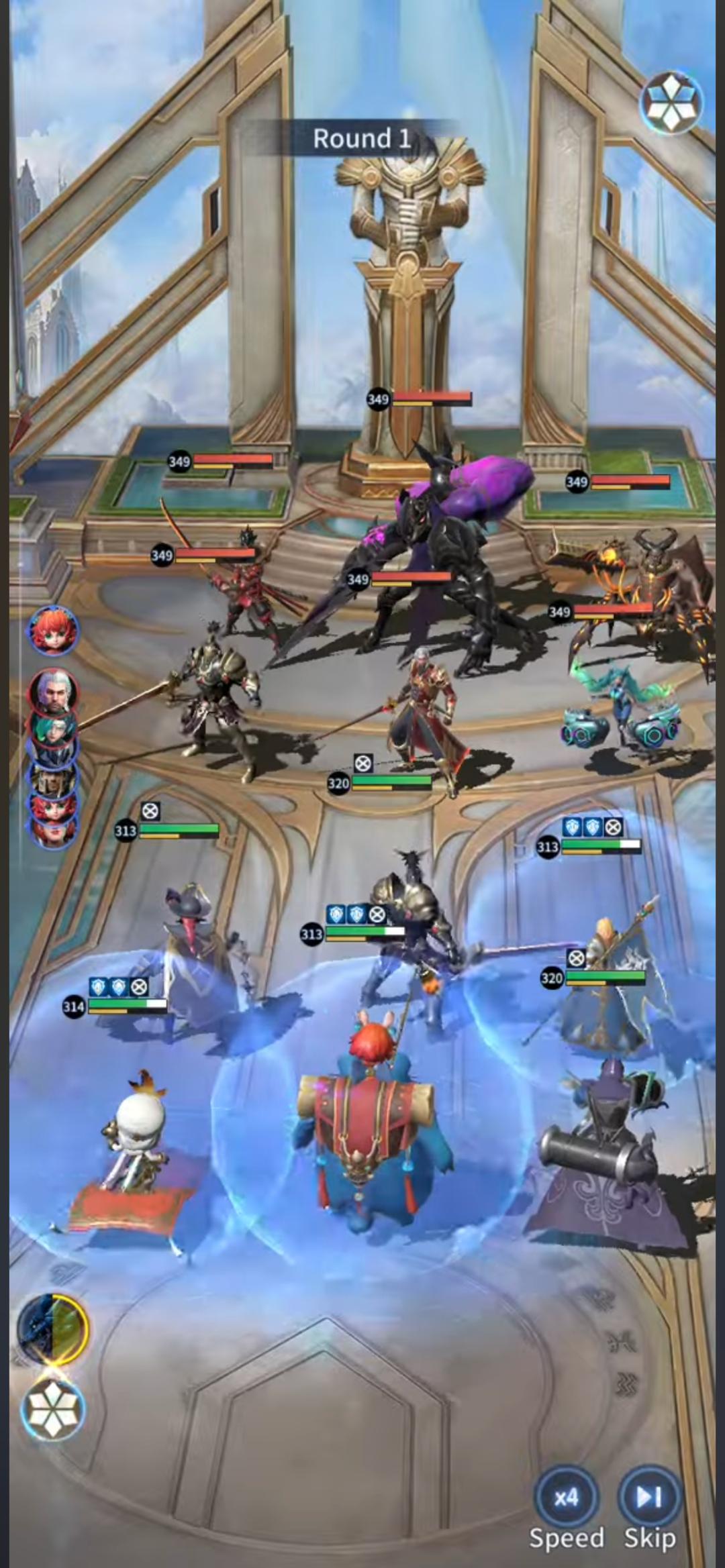Select the white-haired bearded man turn portrait
The height and width of the screenshot is (1568, 725).
(52, 692)
